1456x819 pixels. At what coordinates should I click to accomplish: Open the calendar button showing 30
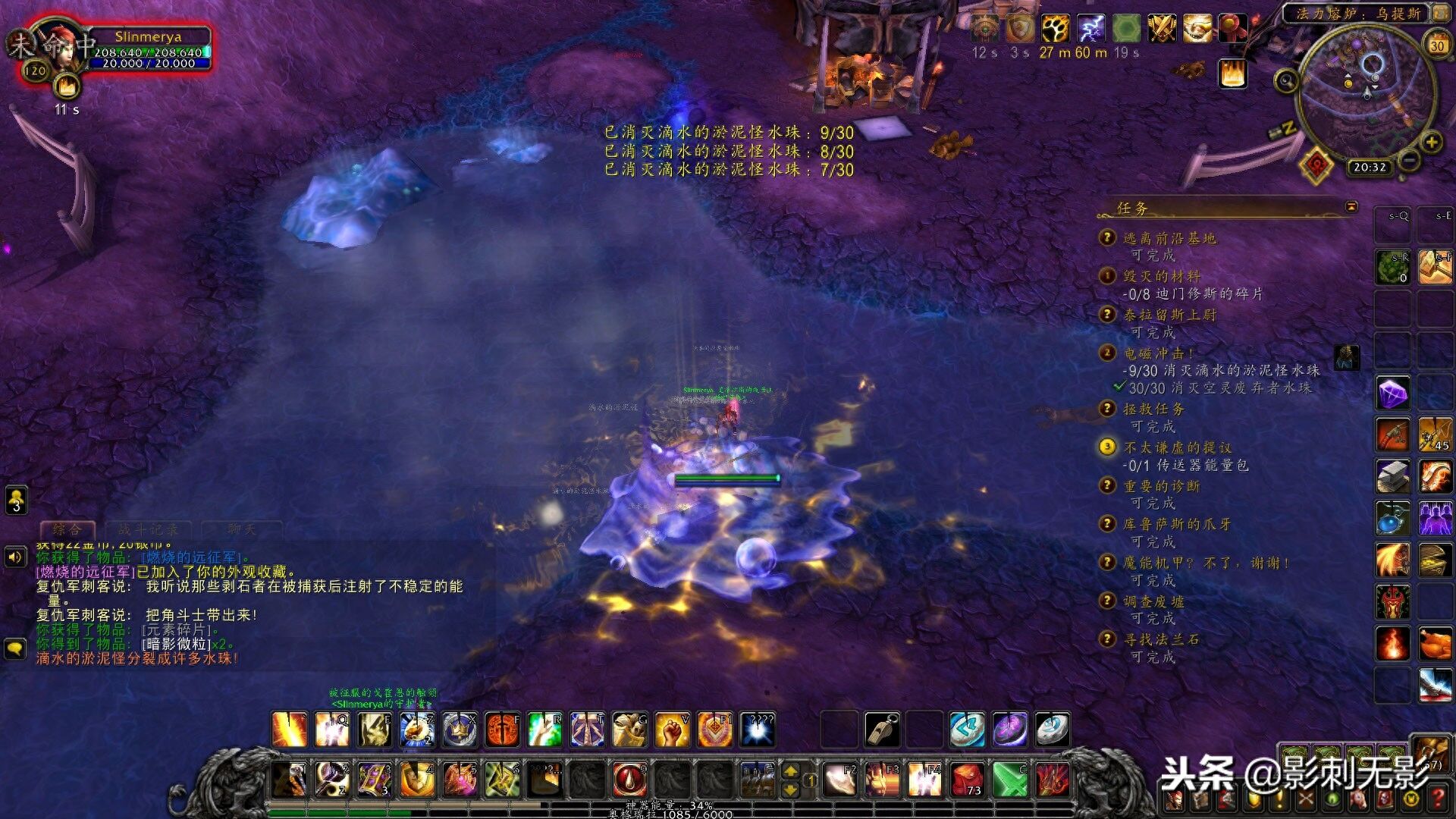click(x=1436, y=45)
